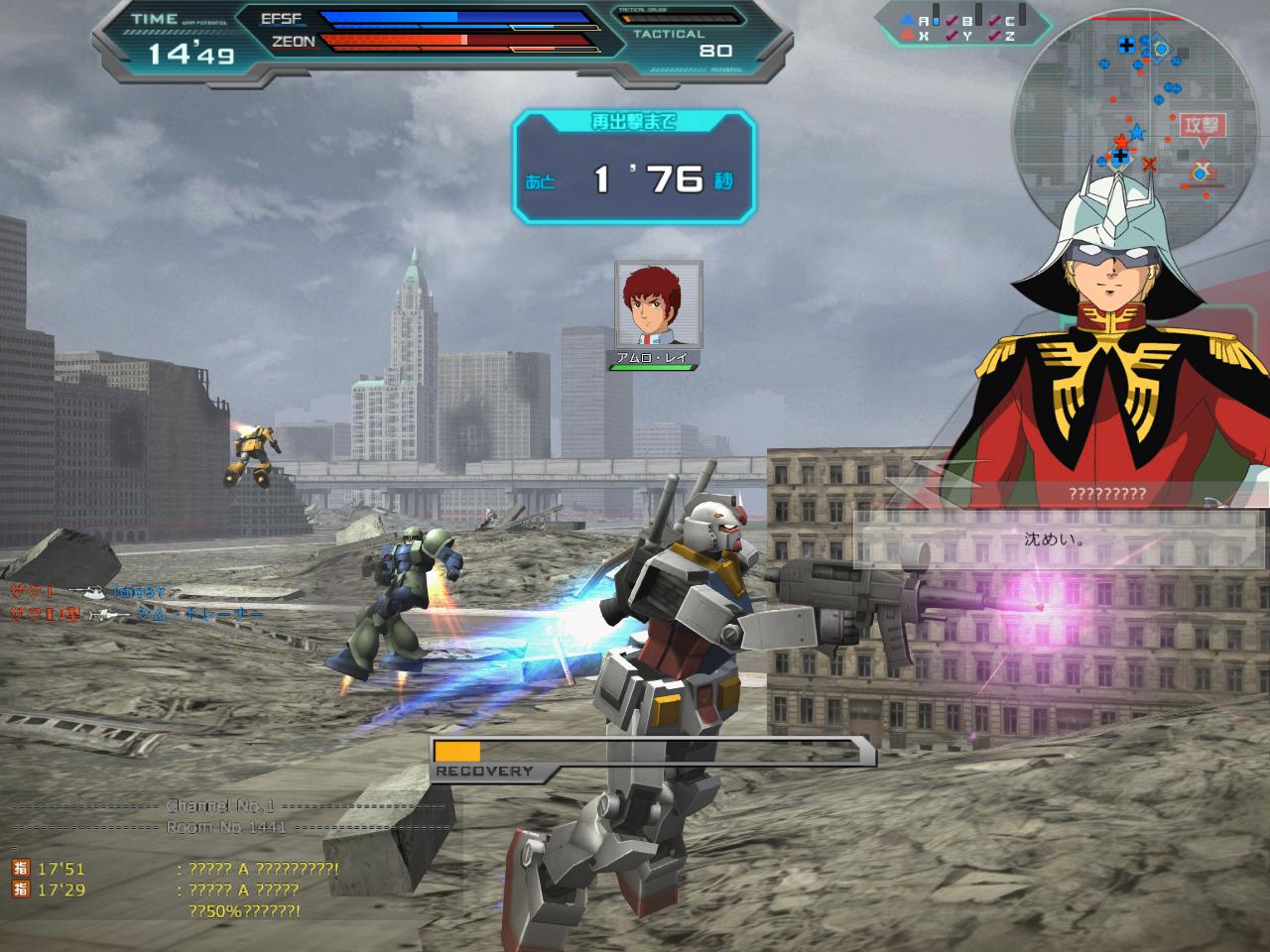Click the Room No.1441 line in chat
This screenshot has height=952, width=1270.
click(x=226, y=827)
